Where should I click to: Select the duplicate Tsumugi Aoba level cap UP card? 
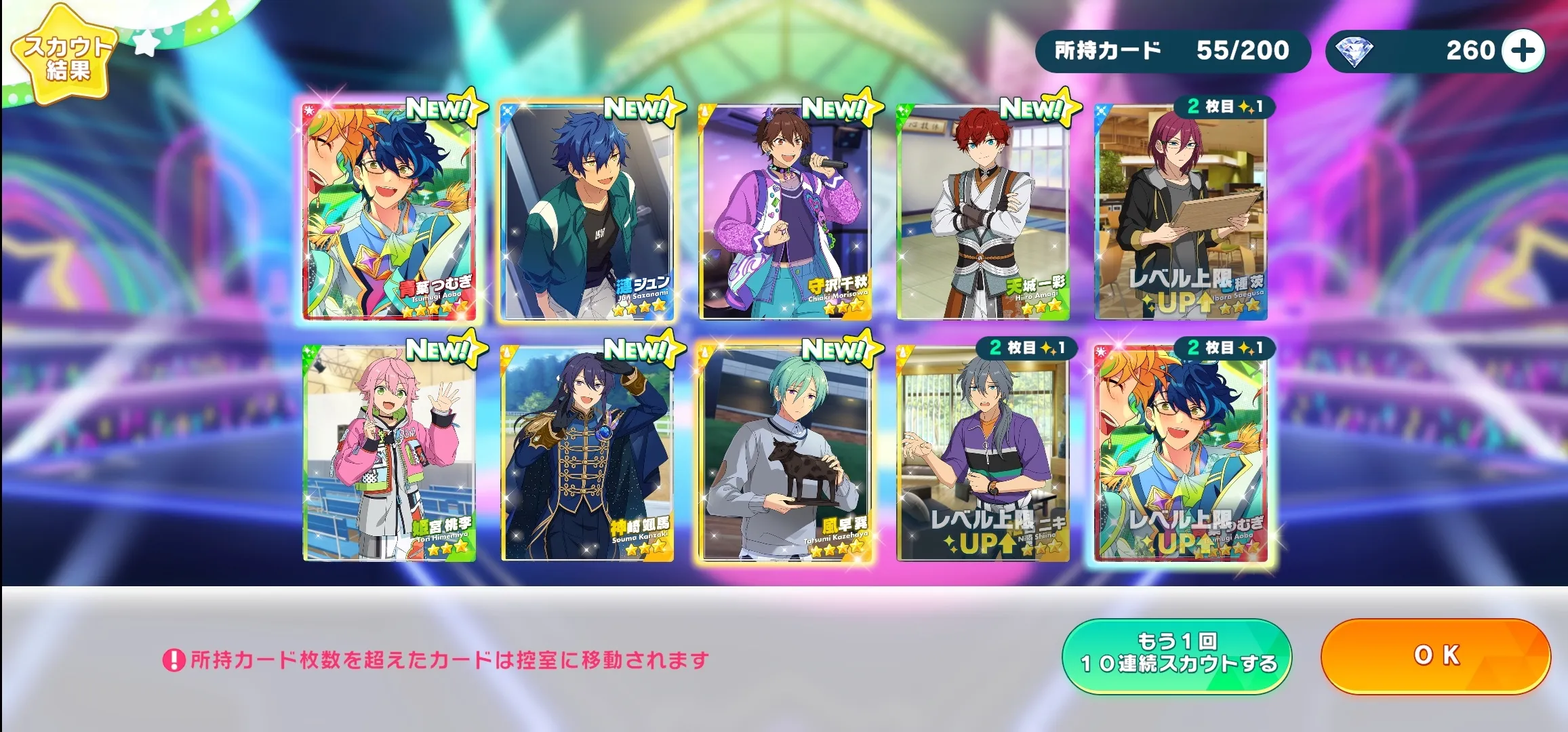(x=1181, y=453)
